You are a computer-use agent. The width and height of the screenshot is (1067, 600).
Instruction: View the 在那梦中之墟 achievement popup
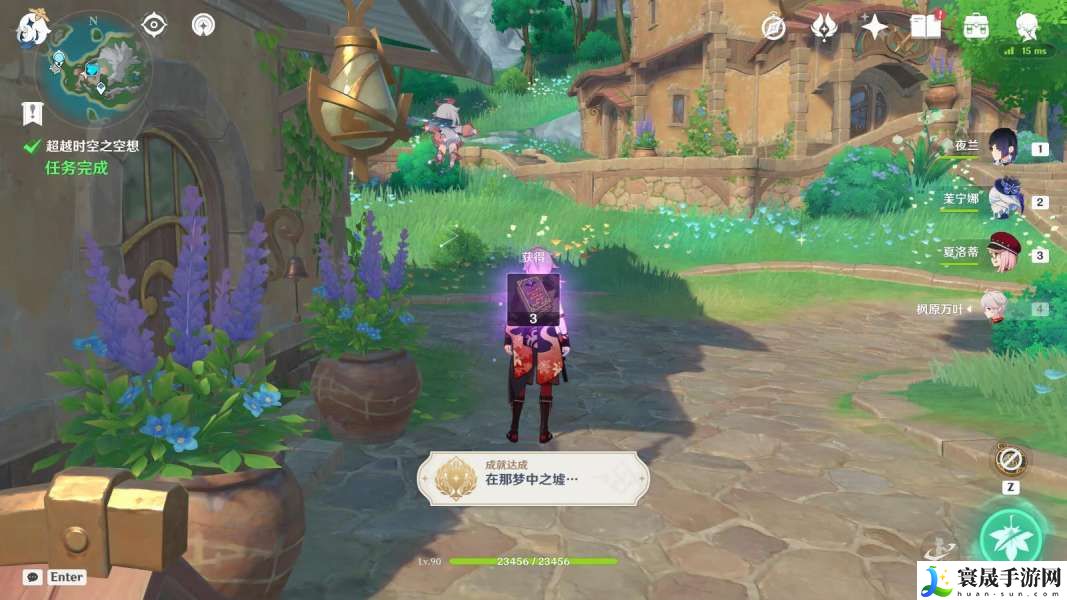click(532, 478)
